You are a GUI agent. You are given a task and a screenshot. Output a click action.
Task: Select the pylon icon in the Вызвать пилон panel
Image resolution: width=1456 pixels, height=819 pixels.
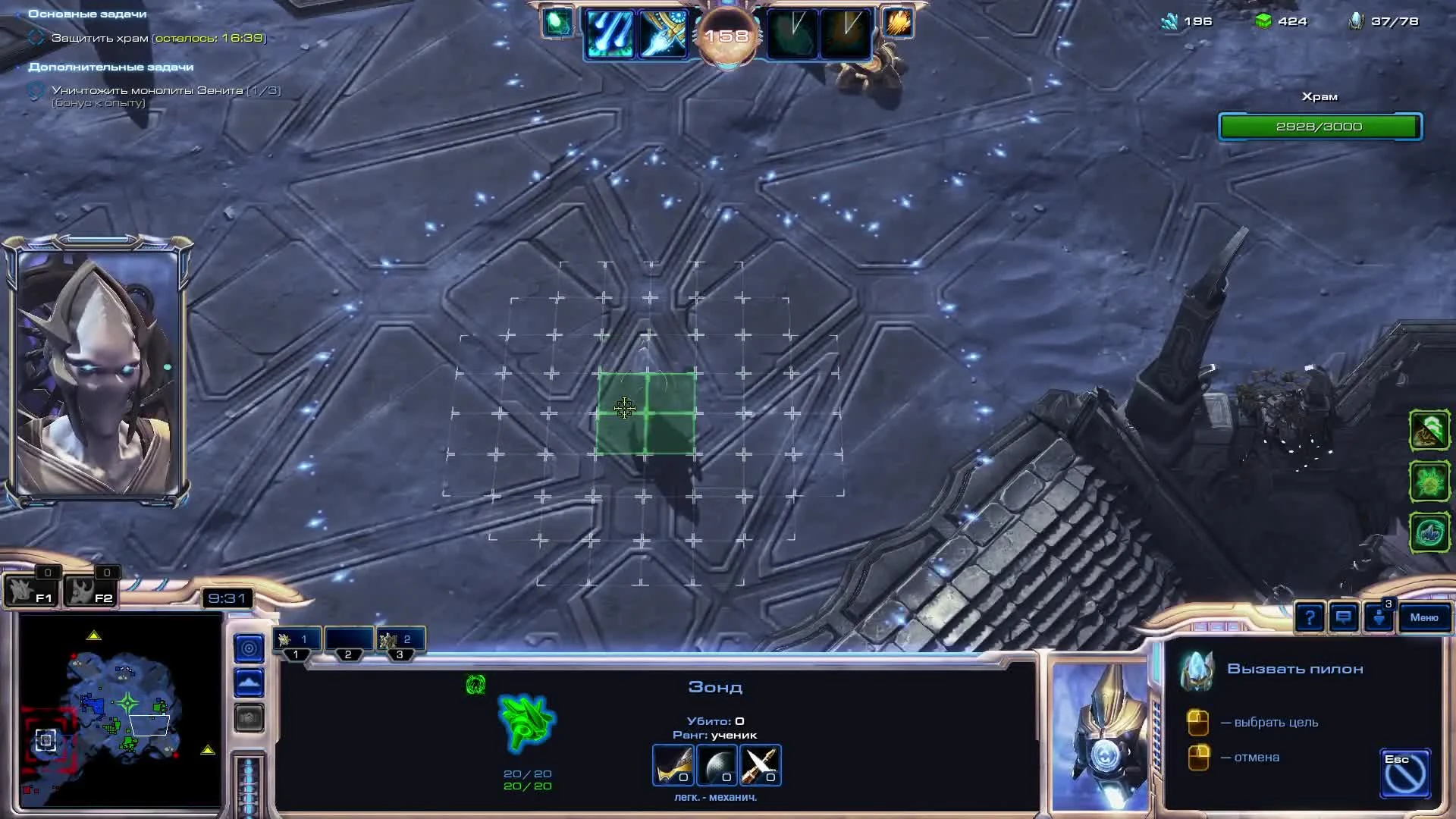click(1197, 669)
